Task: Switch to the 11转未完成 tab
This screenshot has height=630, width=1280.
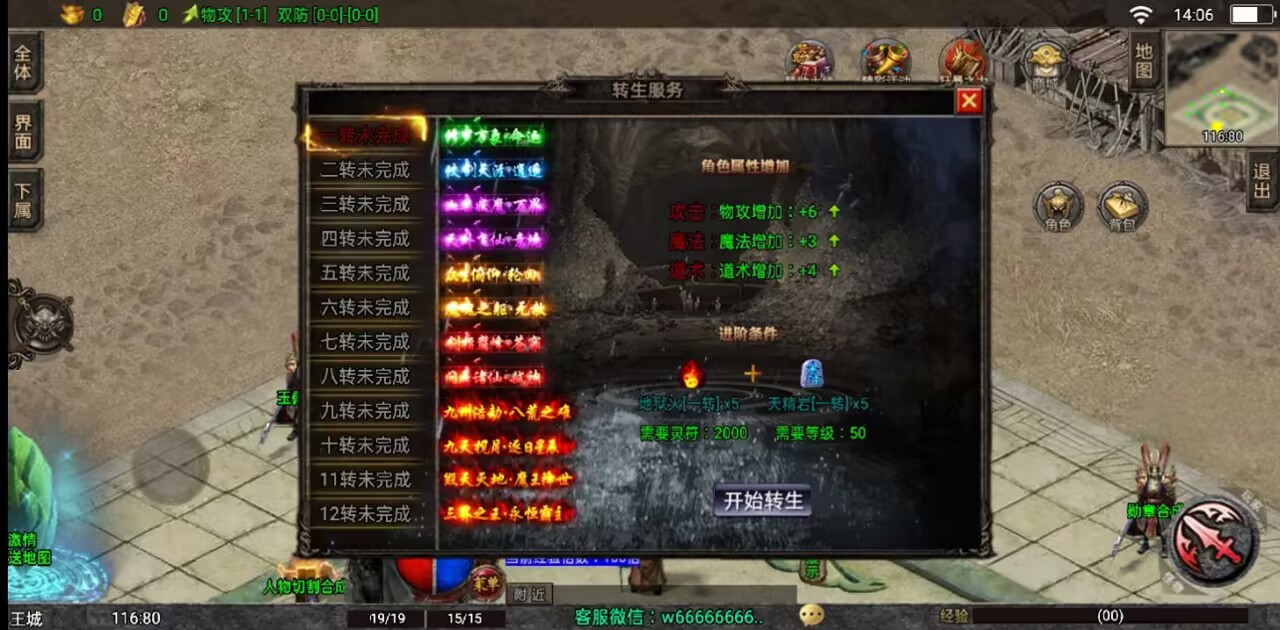Action: [x=365, y=479]
